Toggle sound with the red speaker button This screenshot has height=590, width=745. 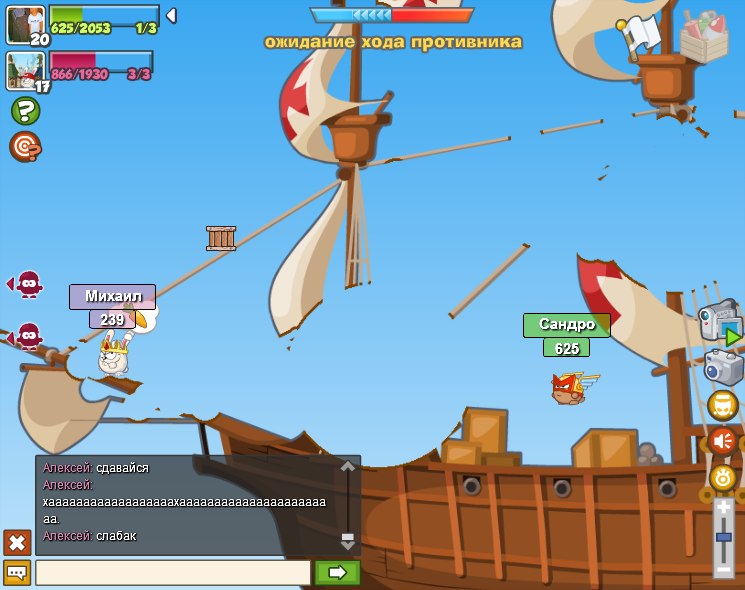723,441
